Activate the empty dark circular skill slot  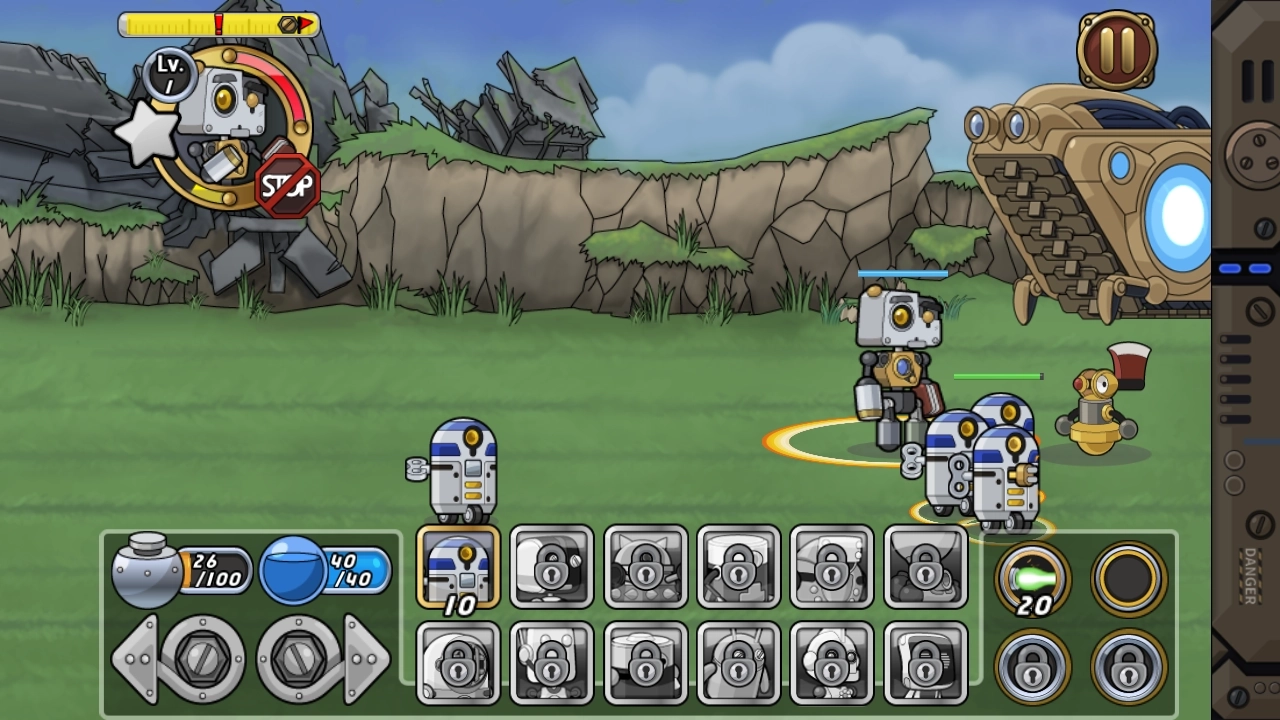[x=1128, y=577]
